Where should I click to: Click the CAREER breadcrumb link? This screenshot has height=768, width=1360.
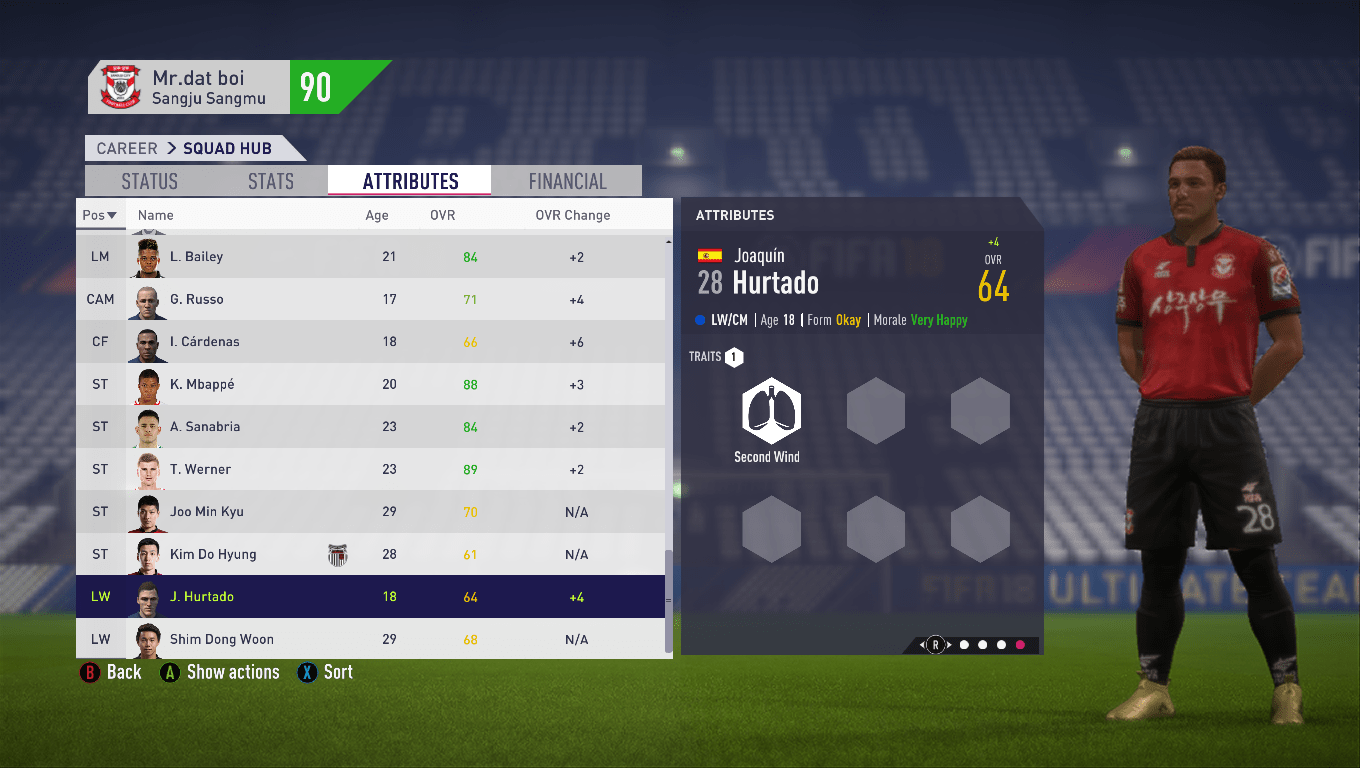coord(126,148)
